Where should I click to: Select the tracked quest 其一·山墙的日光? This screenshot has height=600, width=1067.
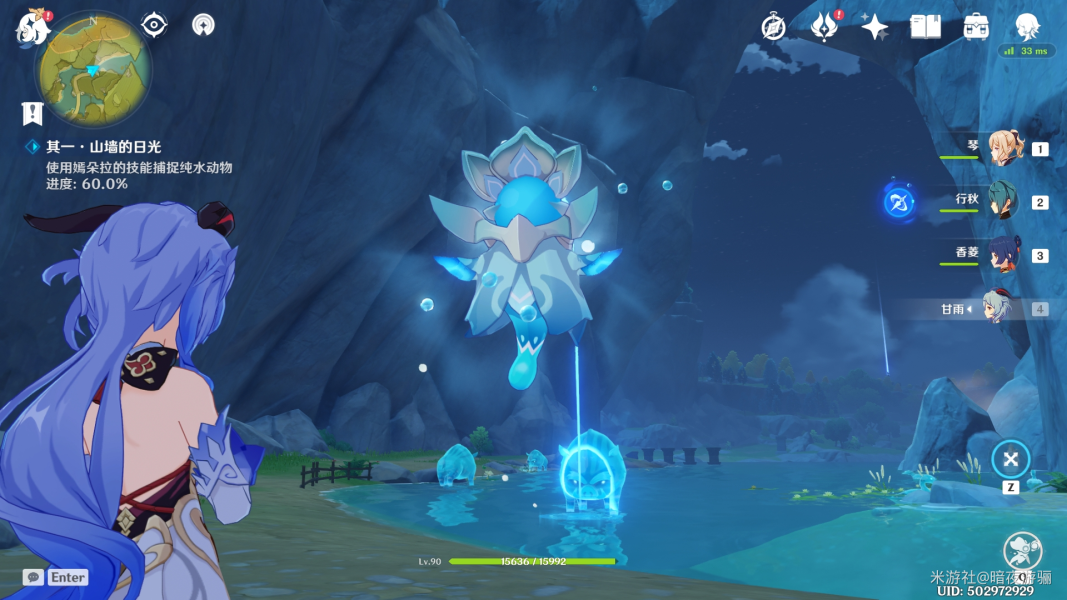pos(103,147)
